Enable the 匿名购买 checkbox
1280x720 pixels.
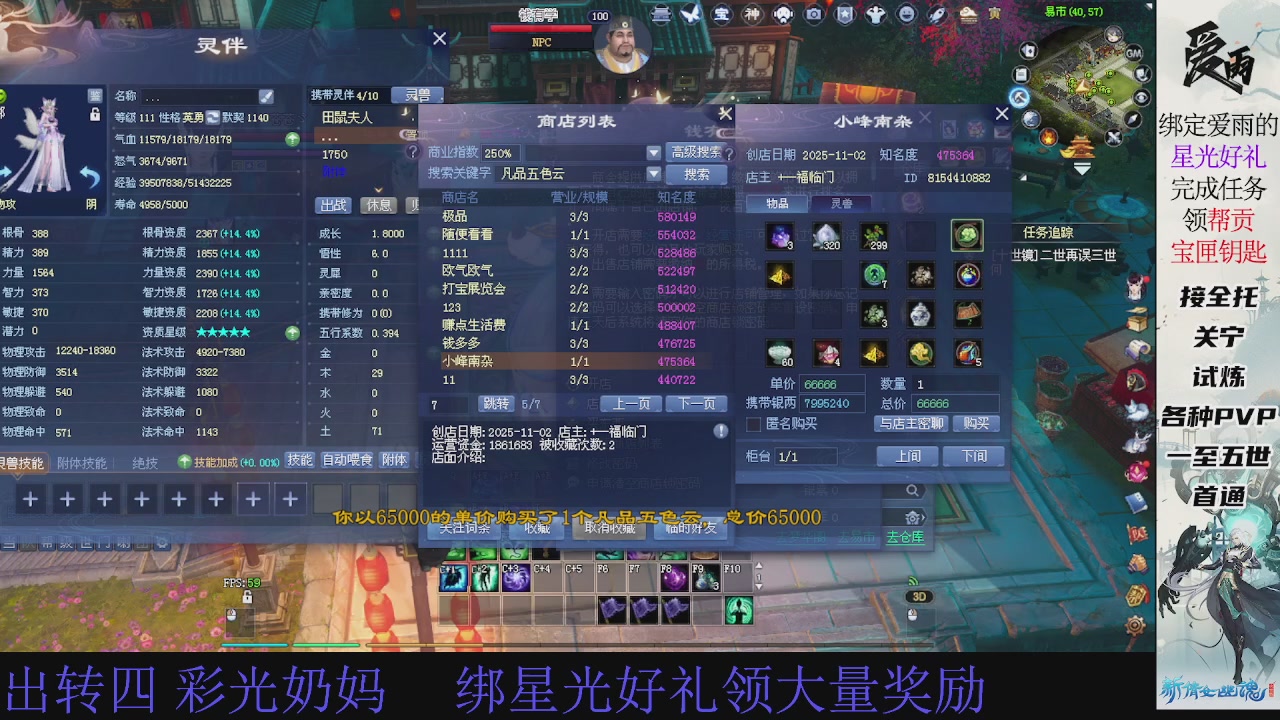[x=753, y=424]
